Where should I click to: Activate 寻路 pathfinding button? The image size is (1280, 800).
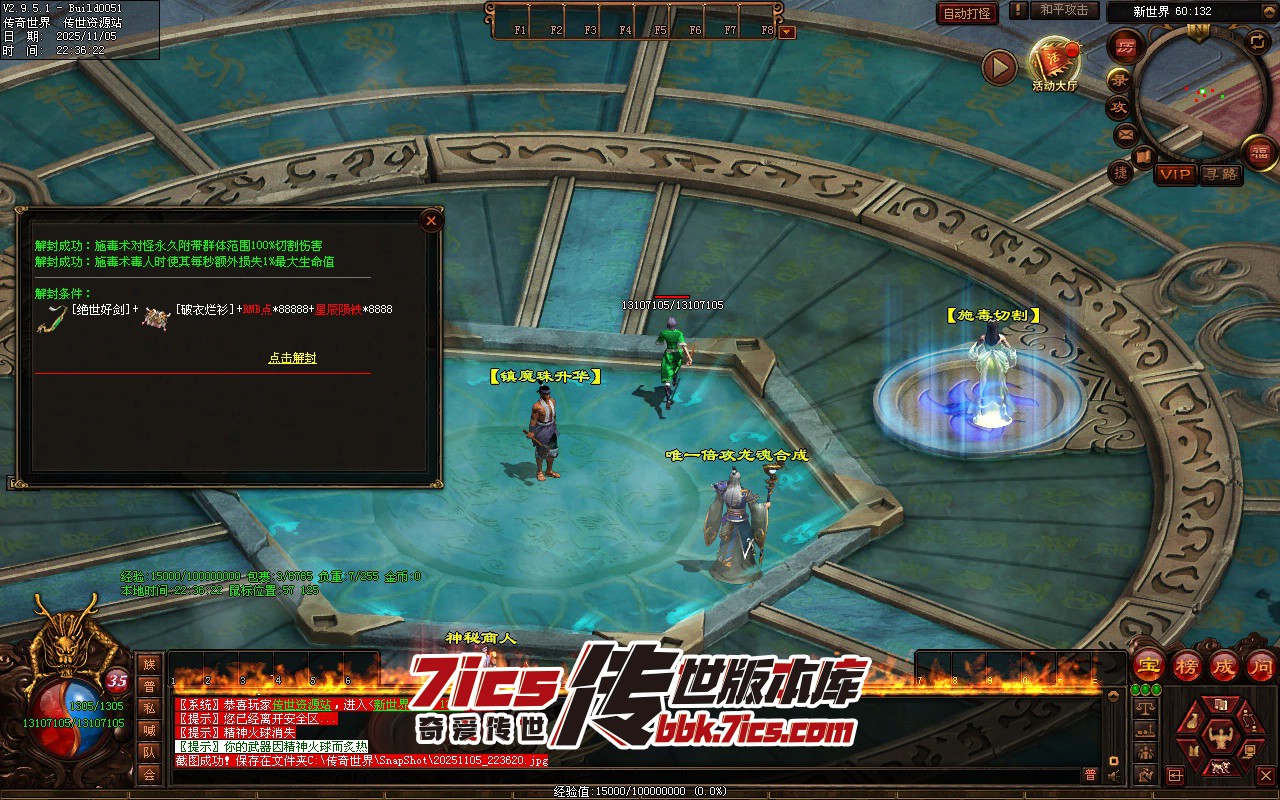[1220, 174]
